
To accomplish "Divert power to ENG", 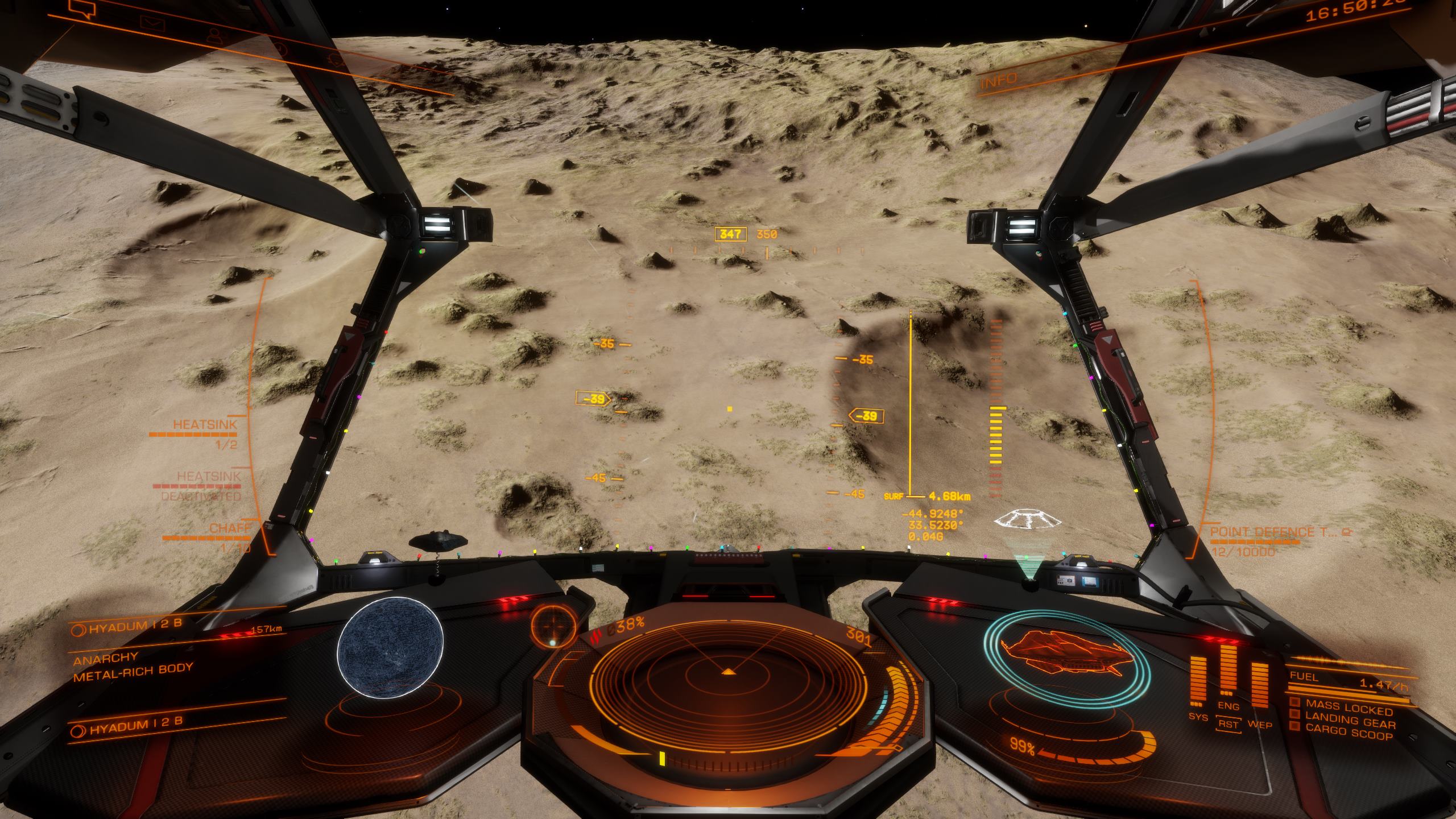I will tap(1228, 706).
